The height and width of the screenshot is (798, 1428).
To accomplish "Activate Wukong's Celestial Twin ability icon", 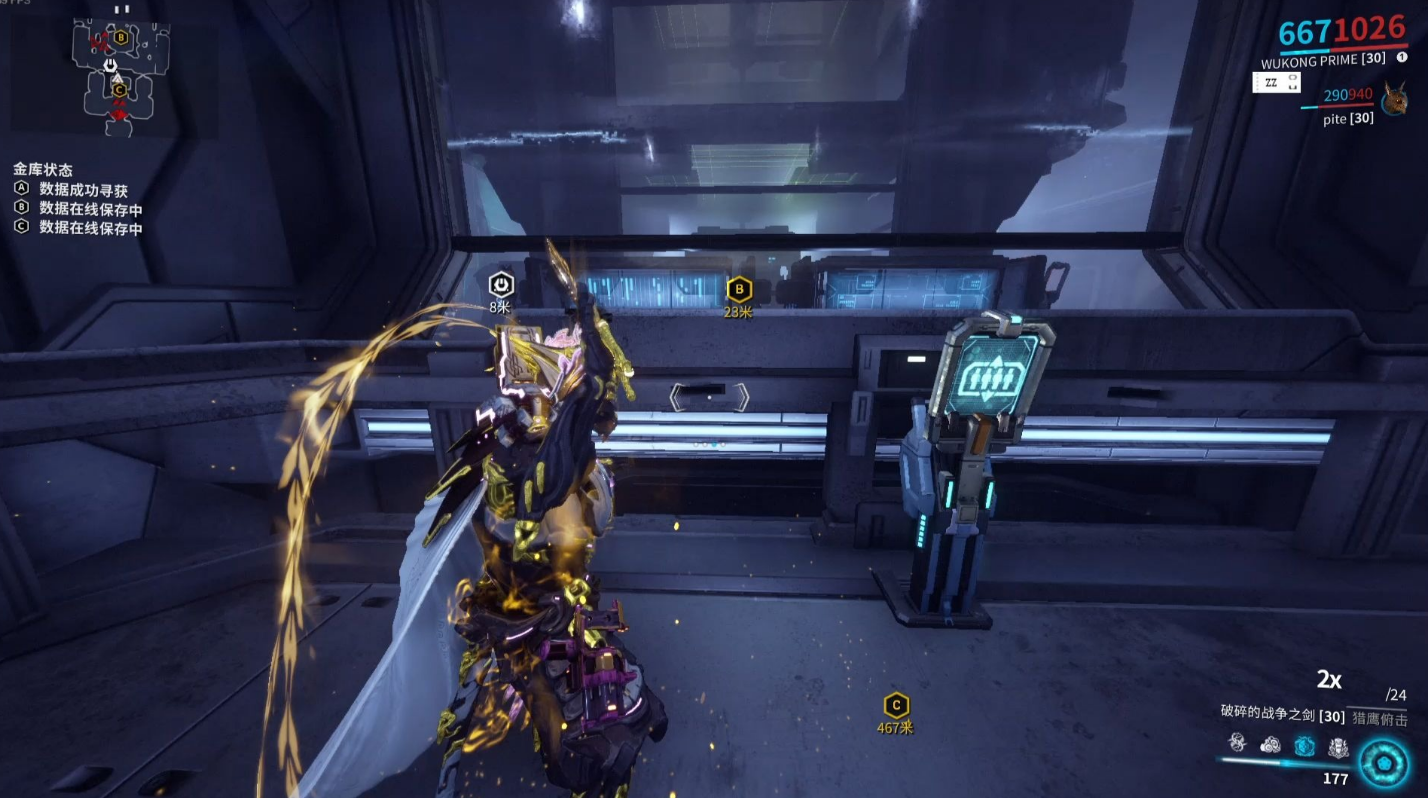I will pyautogui.click(x=1238, y=744).
